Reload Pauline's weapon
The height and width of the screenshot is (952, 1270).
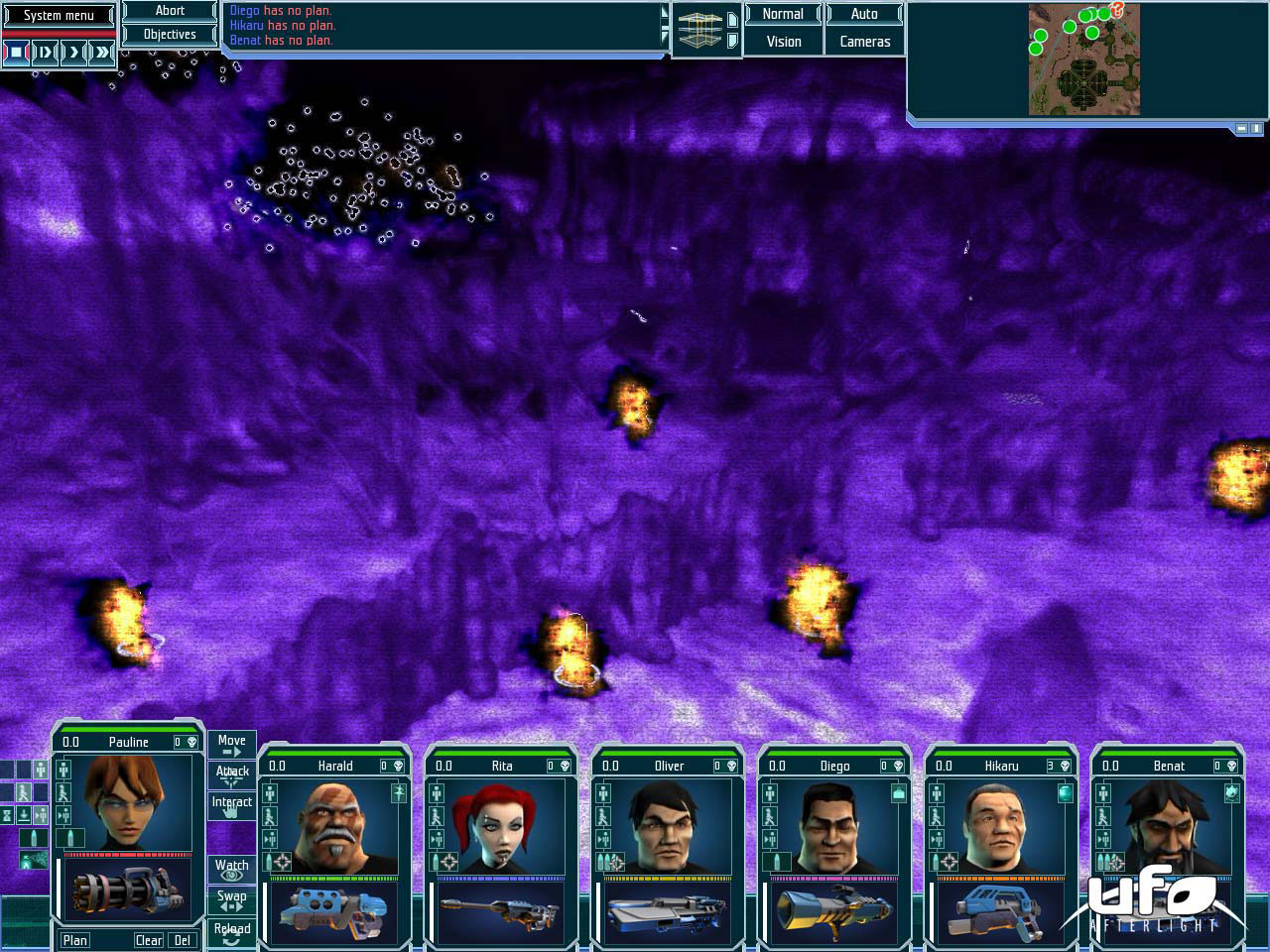[231, 932]
